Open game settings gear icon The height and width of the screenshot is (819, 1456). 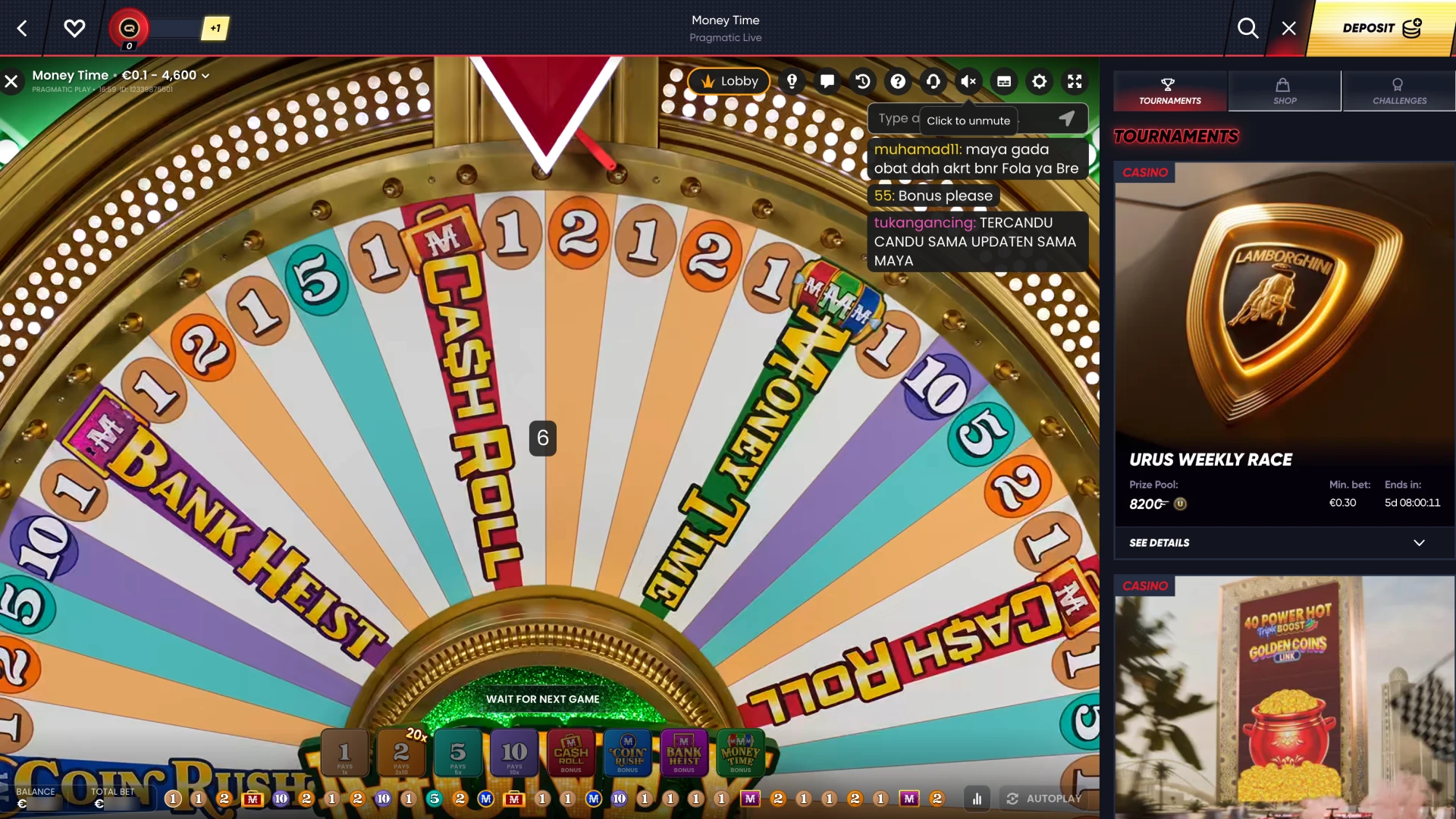click(1040, 81)
